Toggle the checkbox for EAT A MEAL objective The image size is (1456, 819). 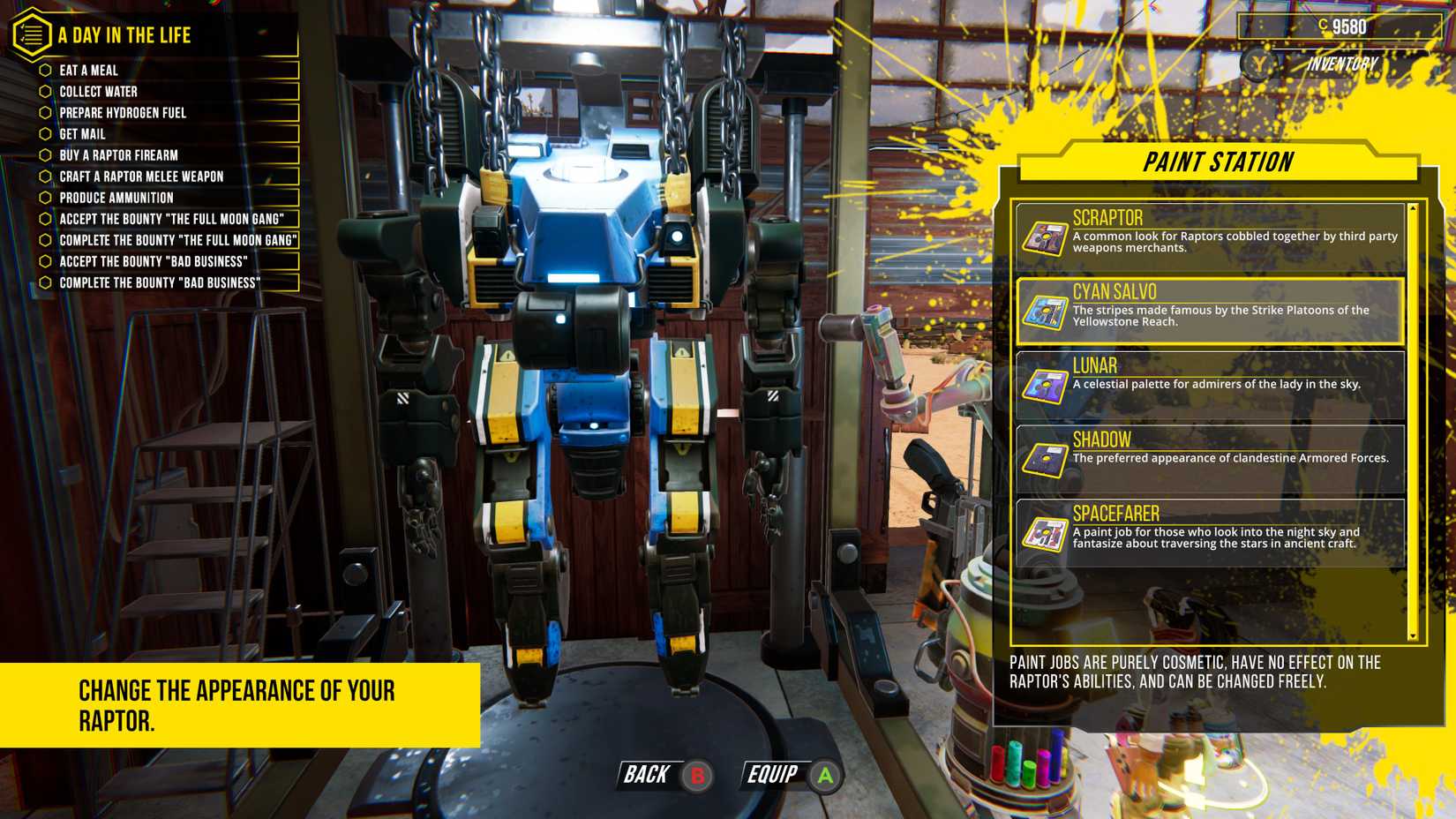(43, 71)
